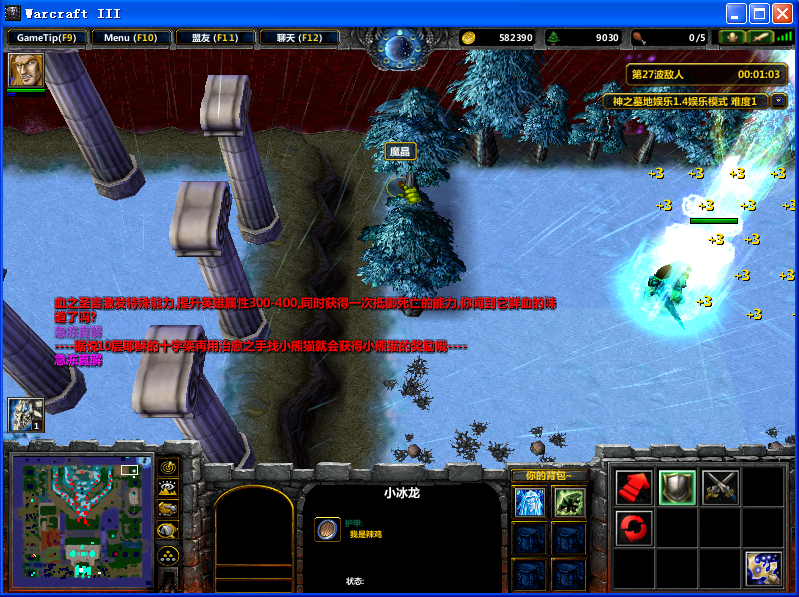The height and width of the screenshot is (597, 799).
Task: Open the Menu (F10) button
Action: pos(131,38)
